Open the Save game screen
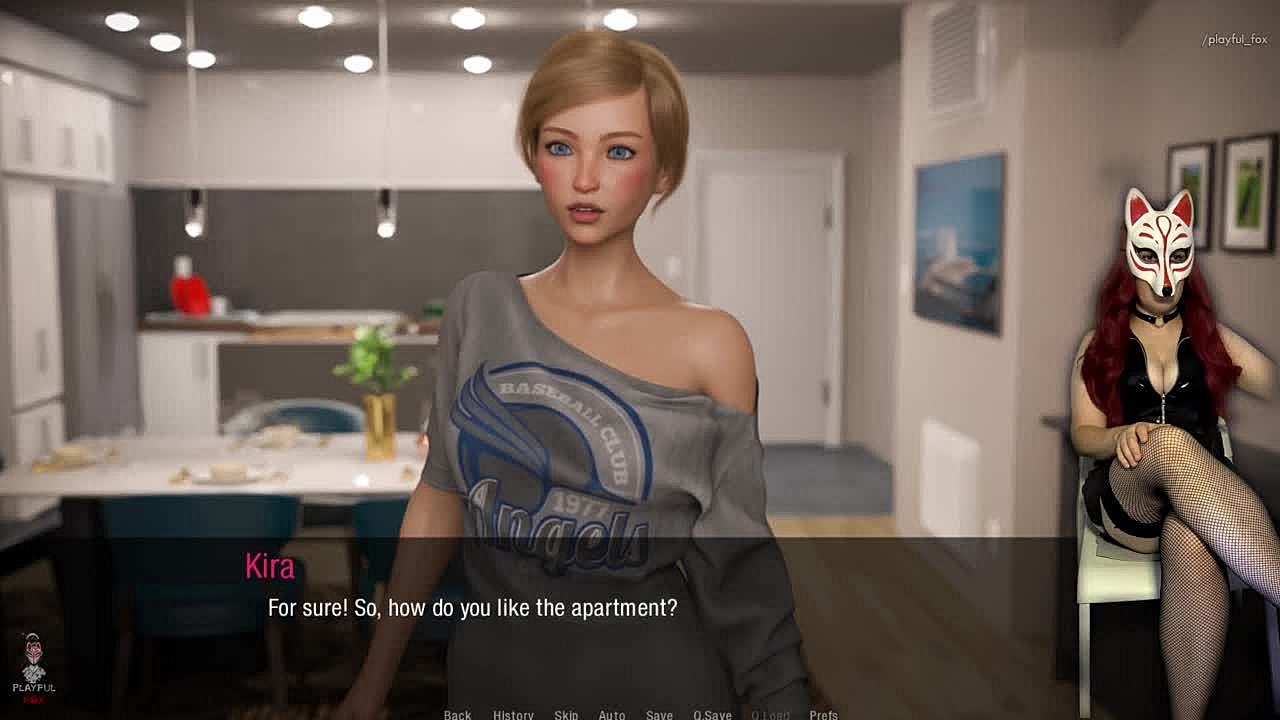 659,714
